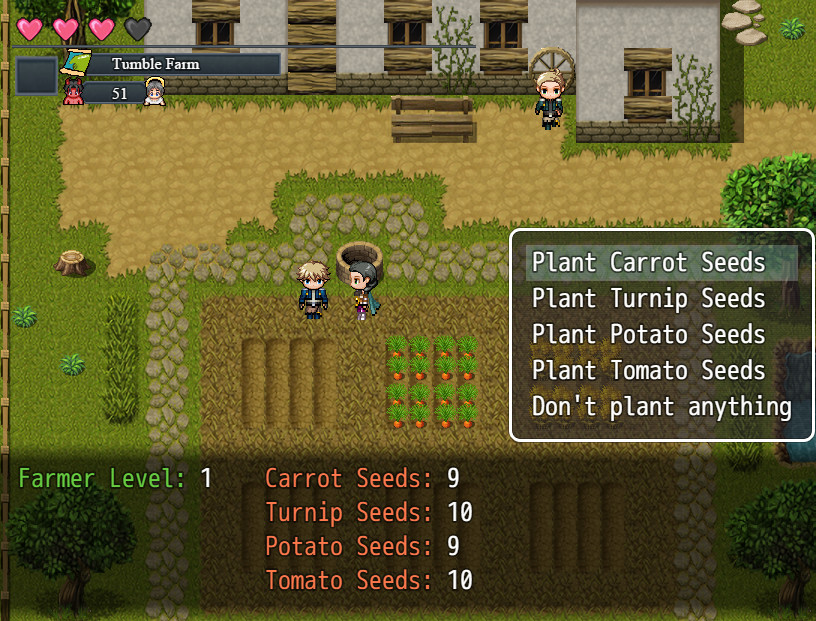The width and height of the screenshot is (816, 621).
Task: Select the Plant Turnip Seeds option
Action: click(649, 299)
